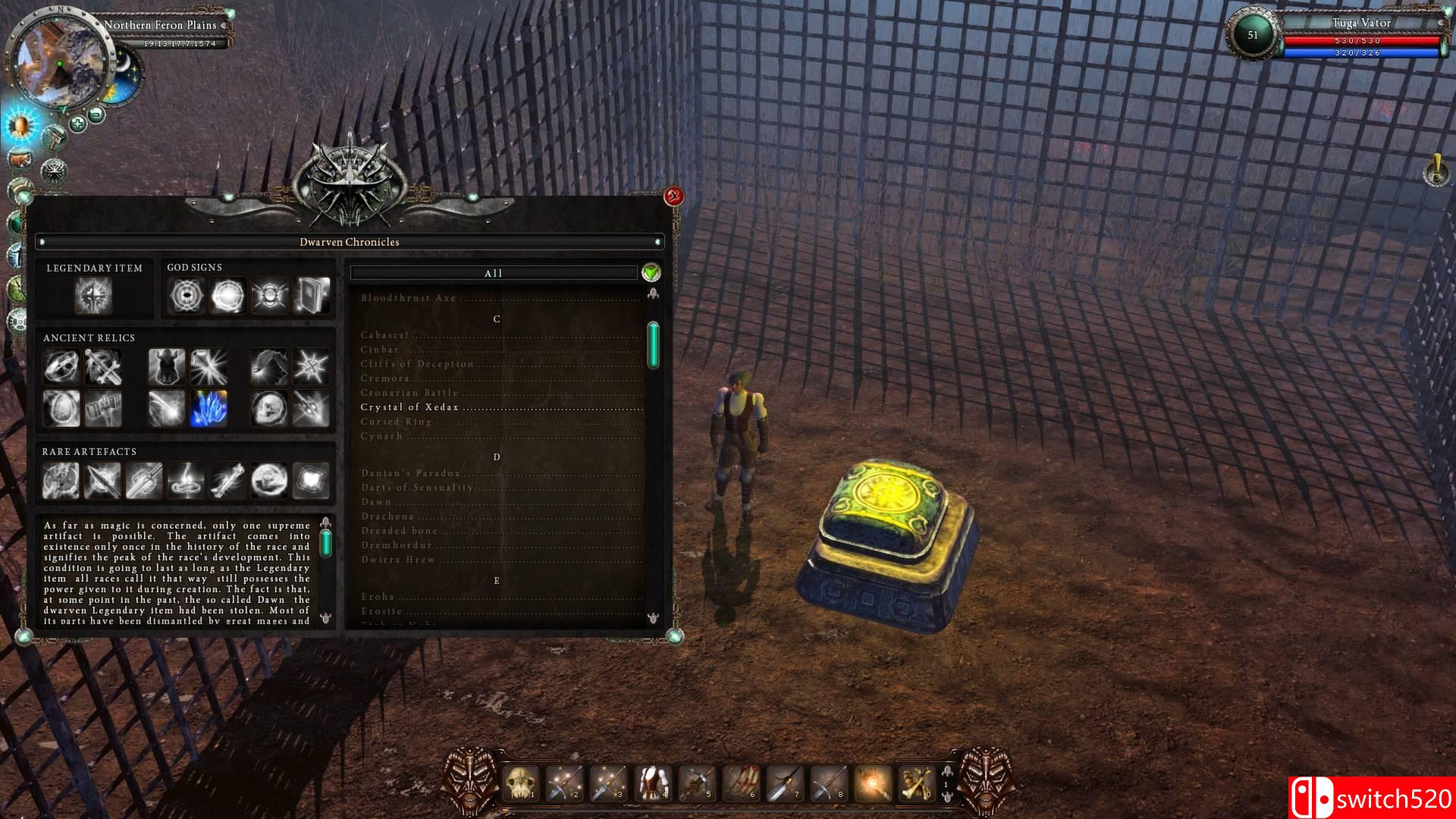The height and width of the screenshot is (819, 1456).
Task: Activate the glowing orb in hotbar slot 9
Action: [872, 783]
